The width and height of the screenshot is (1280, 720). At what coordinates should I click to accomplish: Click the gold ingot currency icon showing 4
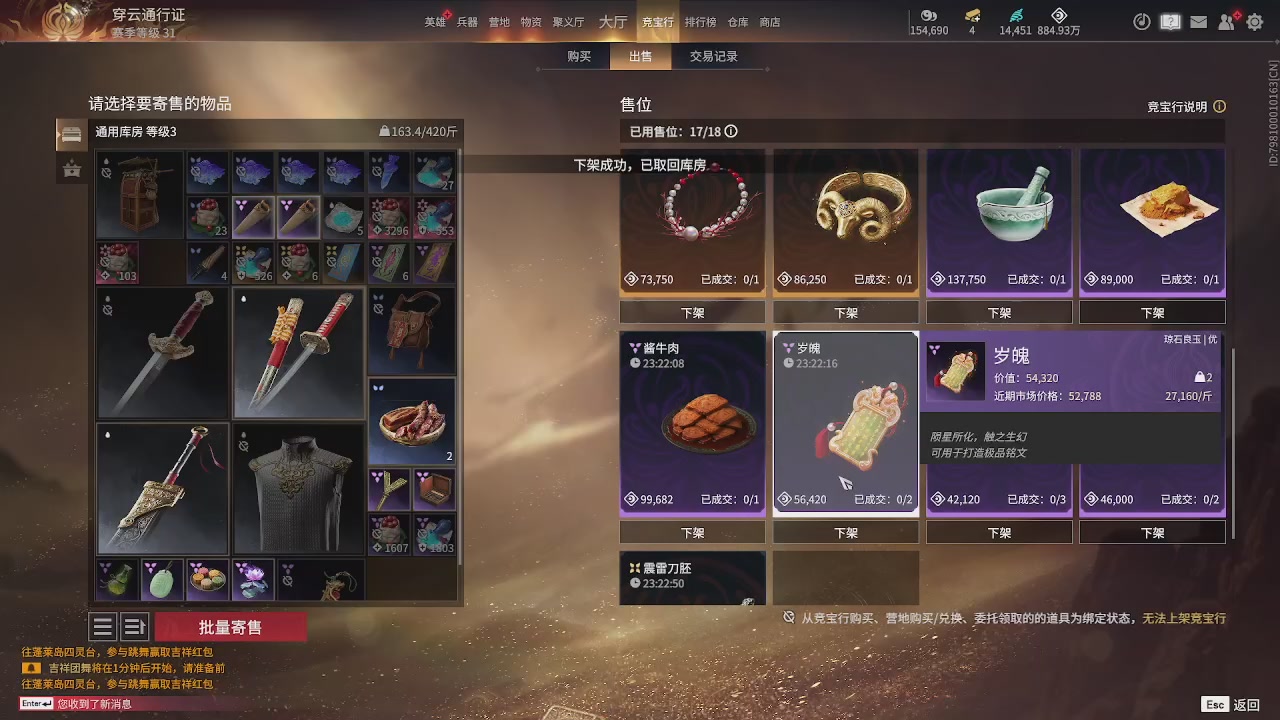[x=970, y=16]
